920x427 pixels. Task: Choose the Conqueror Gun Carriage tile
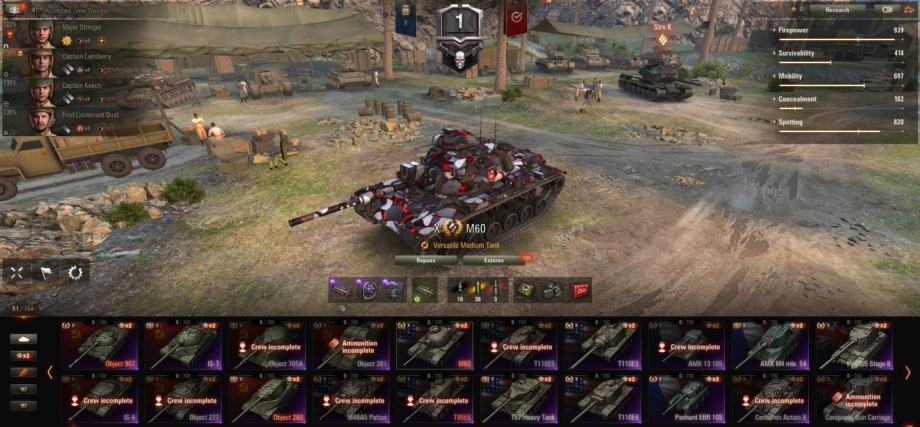point(854,399)
